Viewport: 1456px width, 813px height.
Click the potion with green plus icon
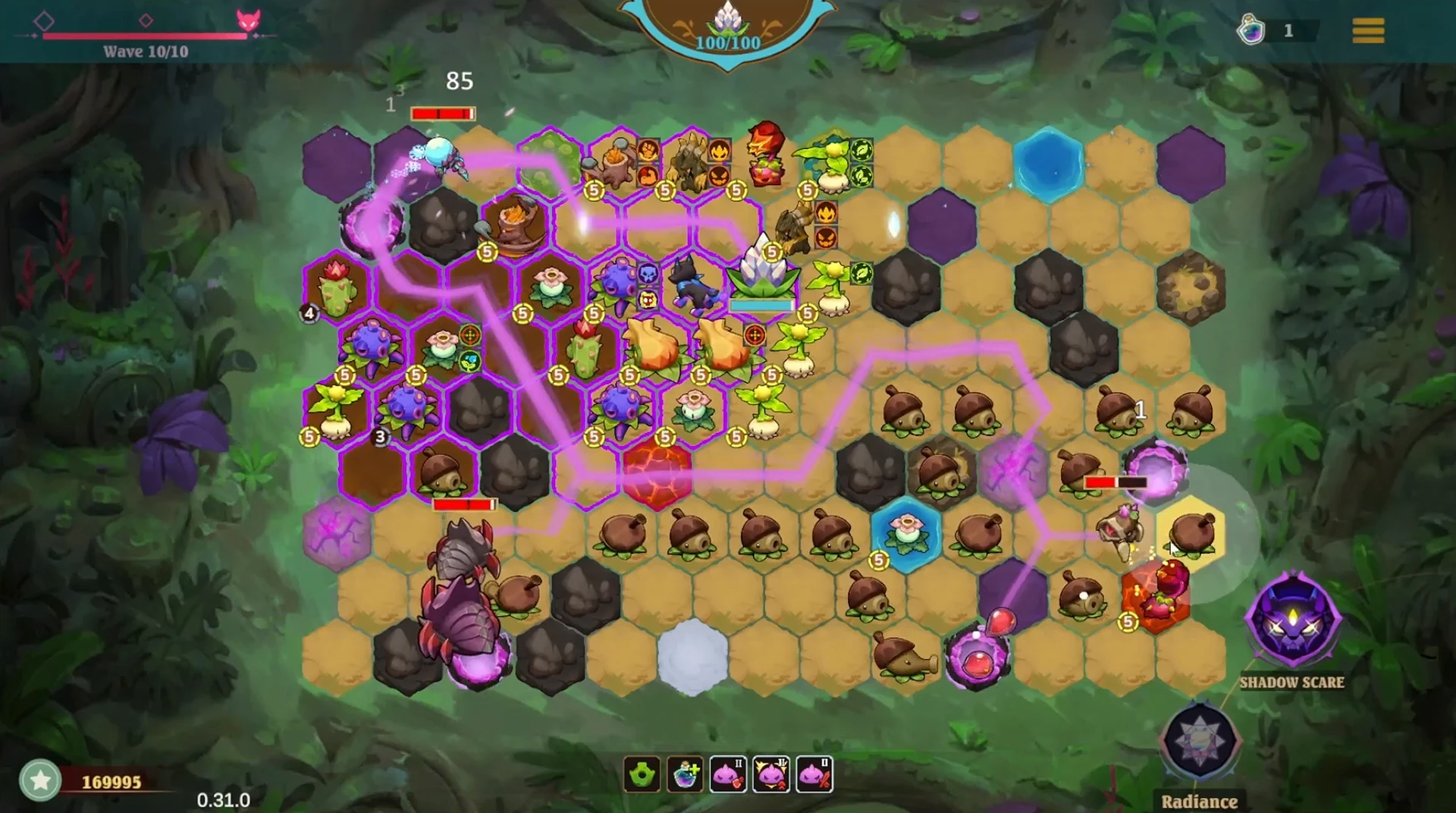click(x=685, y=774)
